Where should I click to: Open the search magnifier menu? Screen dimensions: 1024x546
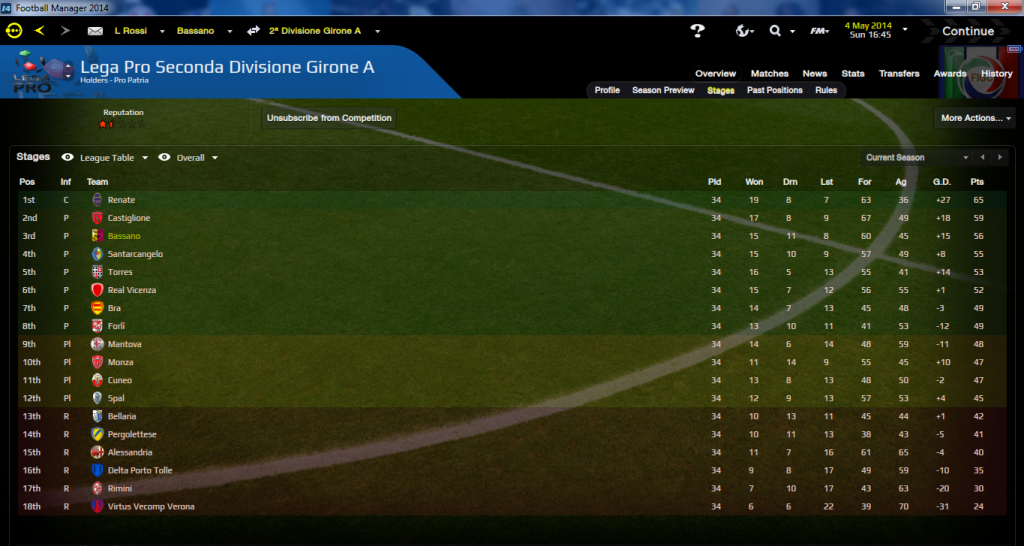point(776,31)
